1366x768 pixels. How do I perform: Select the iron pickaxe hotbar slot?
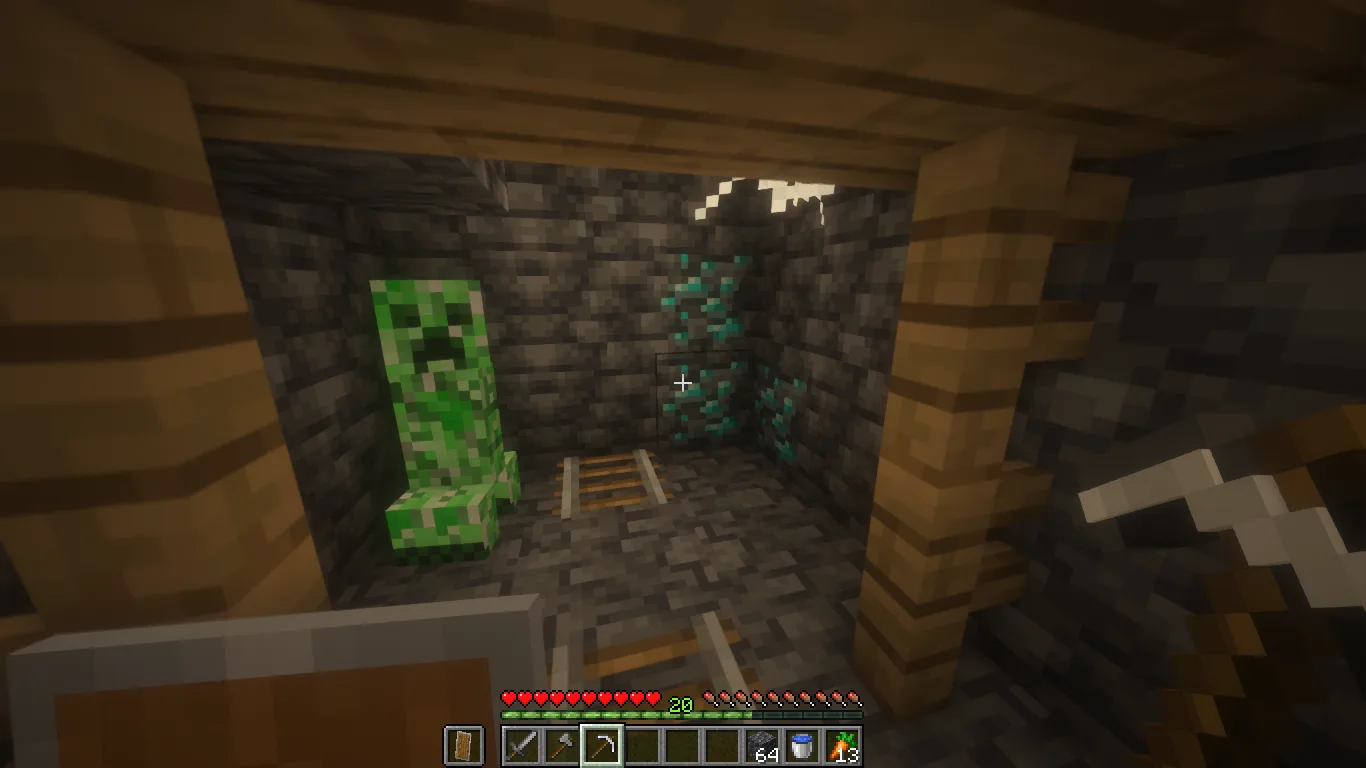[601, 746]
